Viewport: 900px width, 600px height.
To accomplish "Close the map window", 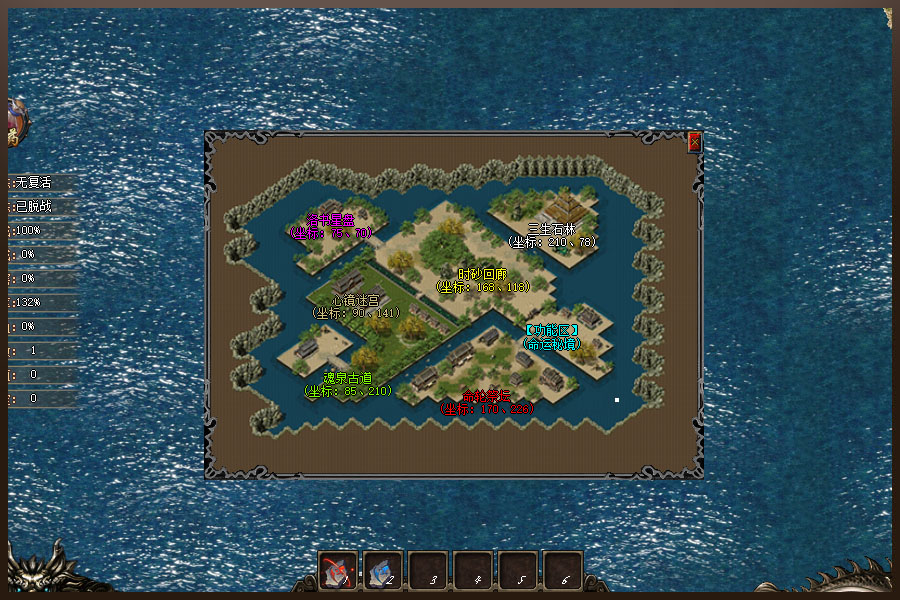I will click(695, 142).
